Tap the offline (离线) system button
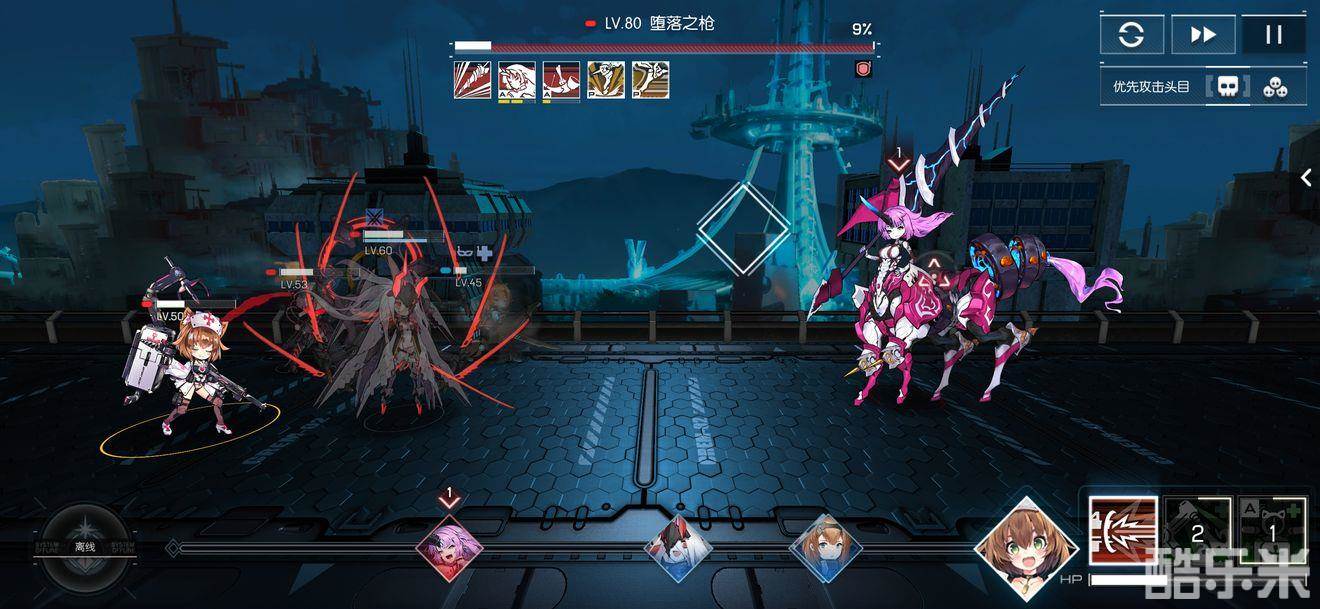This screenshot has height=609, width=1320. pos(84,546)
